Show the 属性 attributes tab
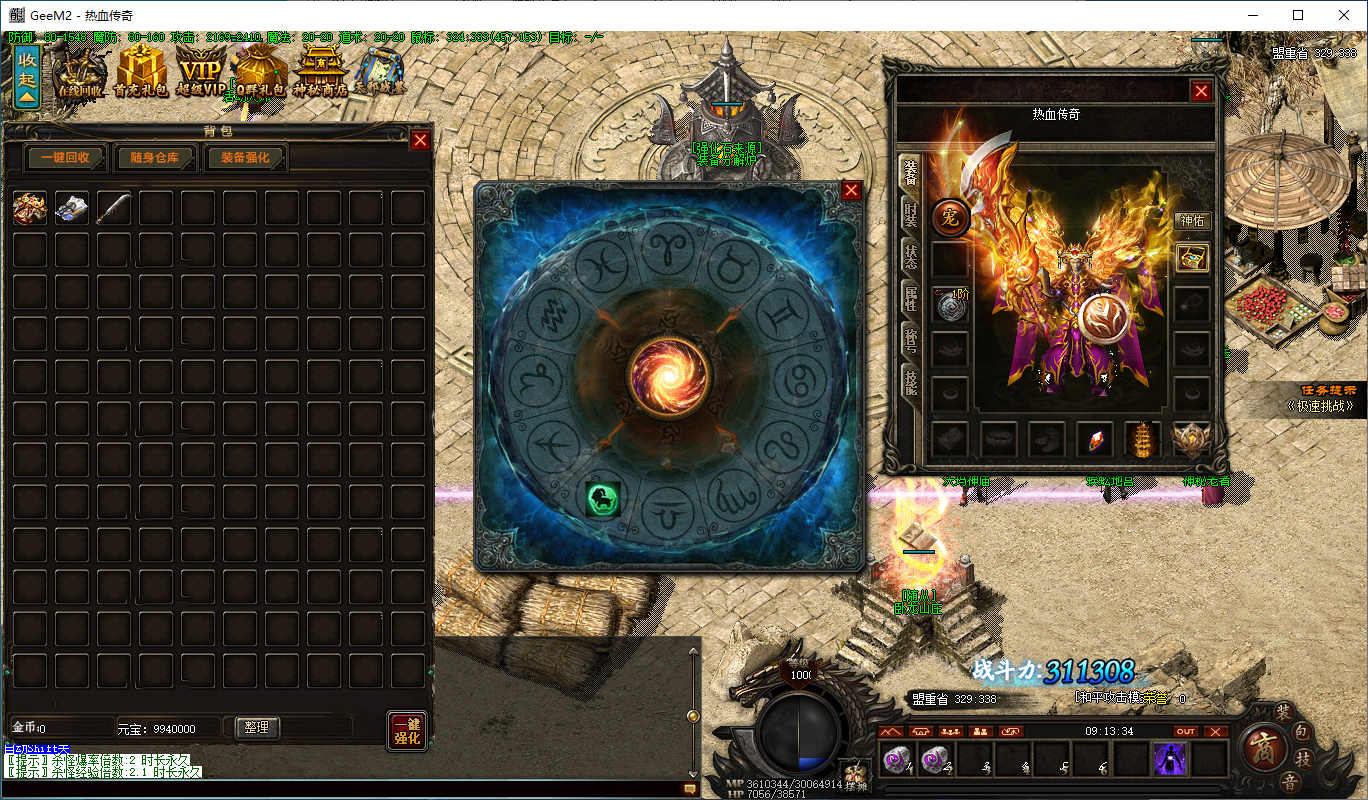 [910, 297]
